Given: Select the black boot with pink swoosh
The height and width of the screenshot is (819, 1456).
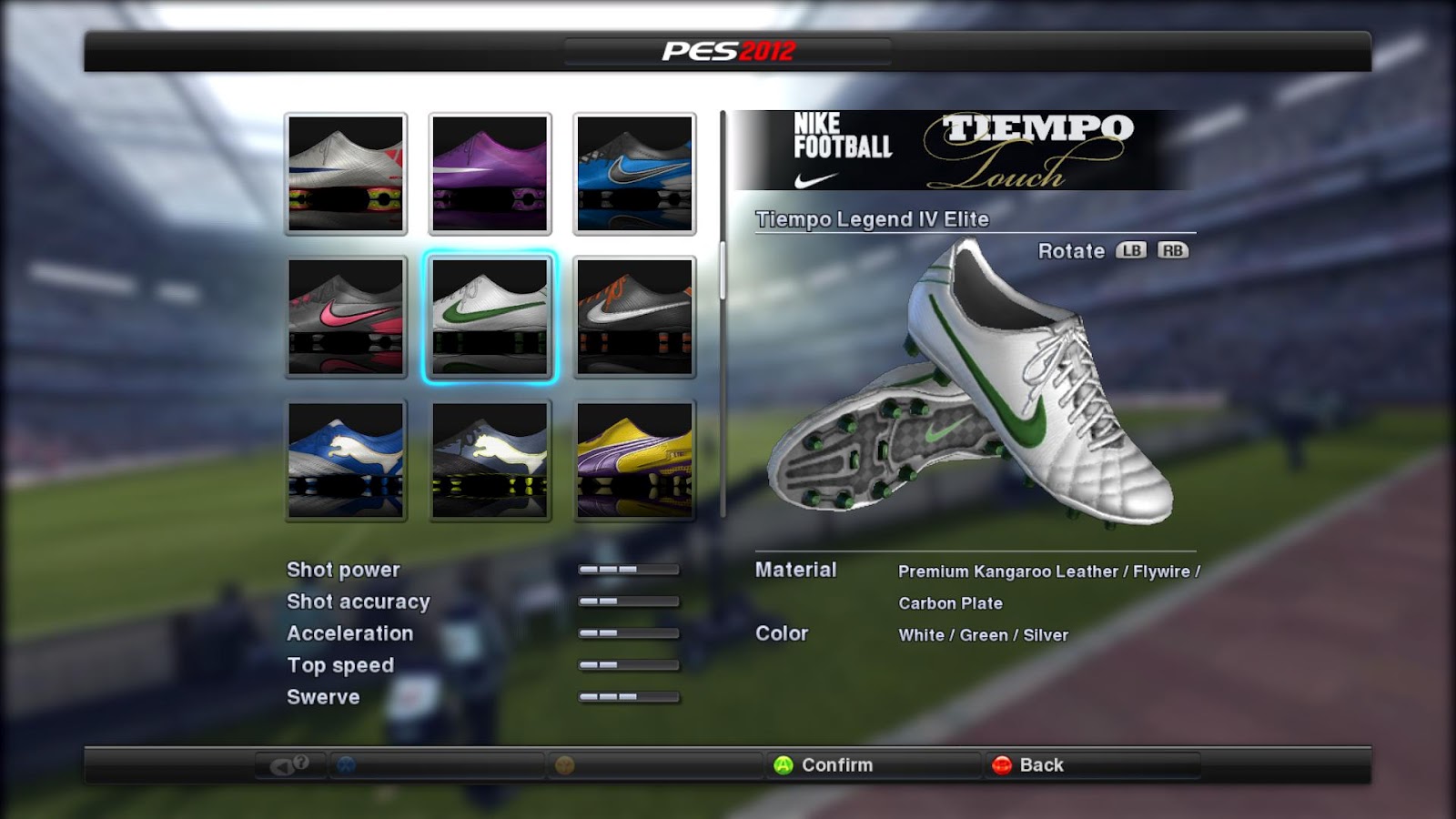Looking at the screenshot, I should click(x=346, y=316).
